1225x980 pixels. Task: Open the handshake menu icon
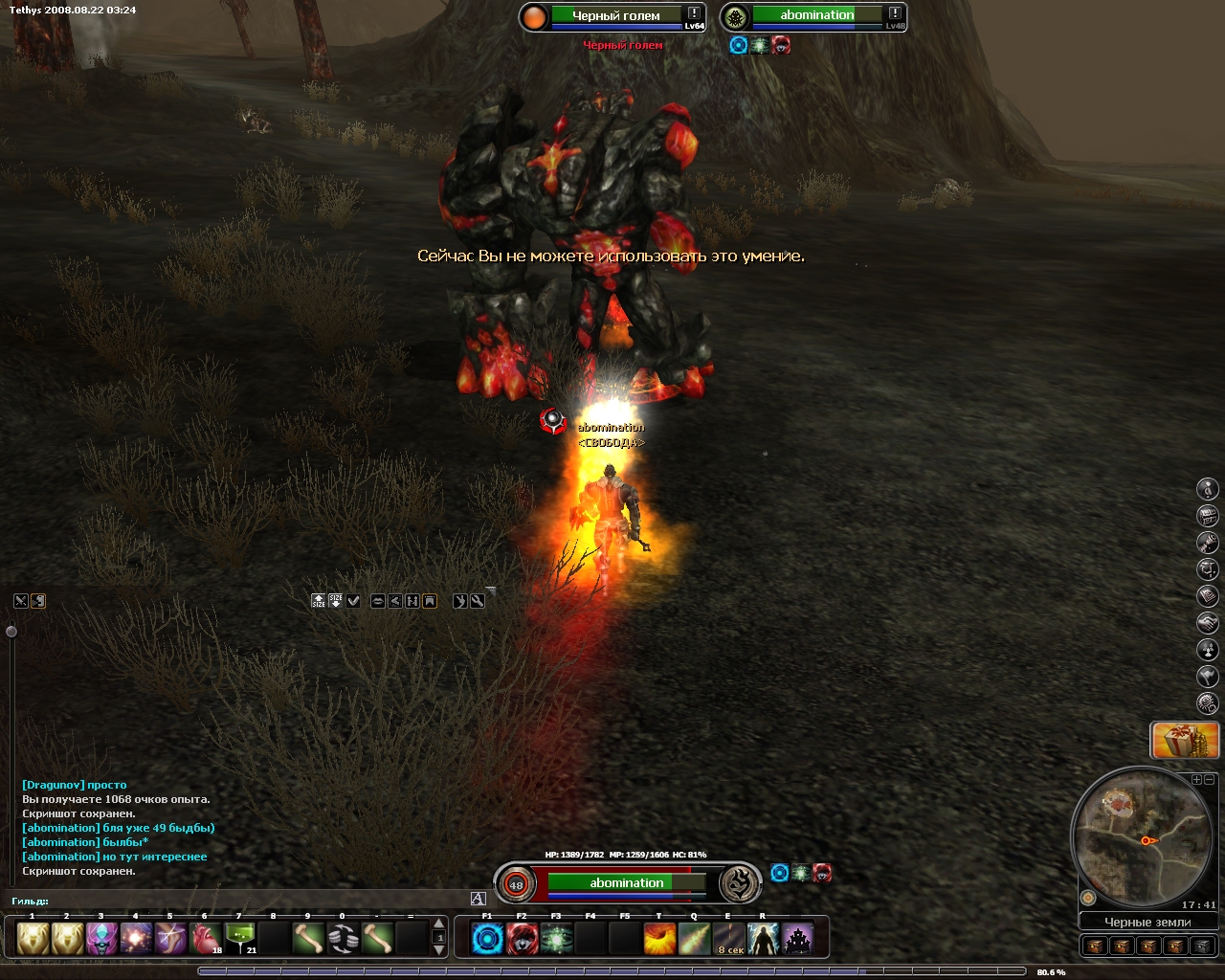point(1208,623)
